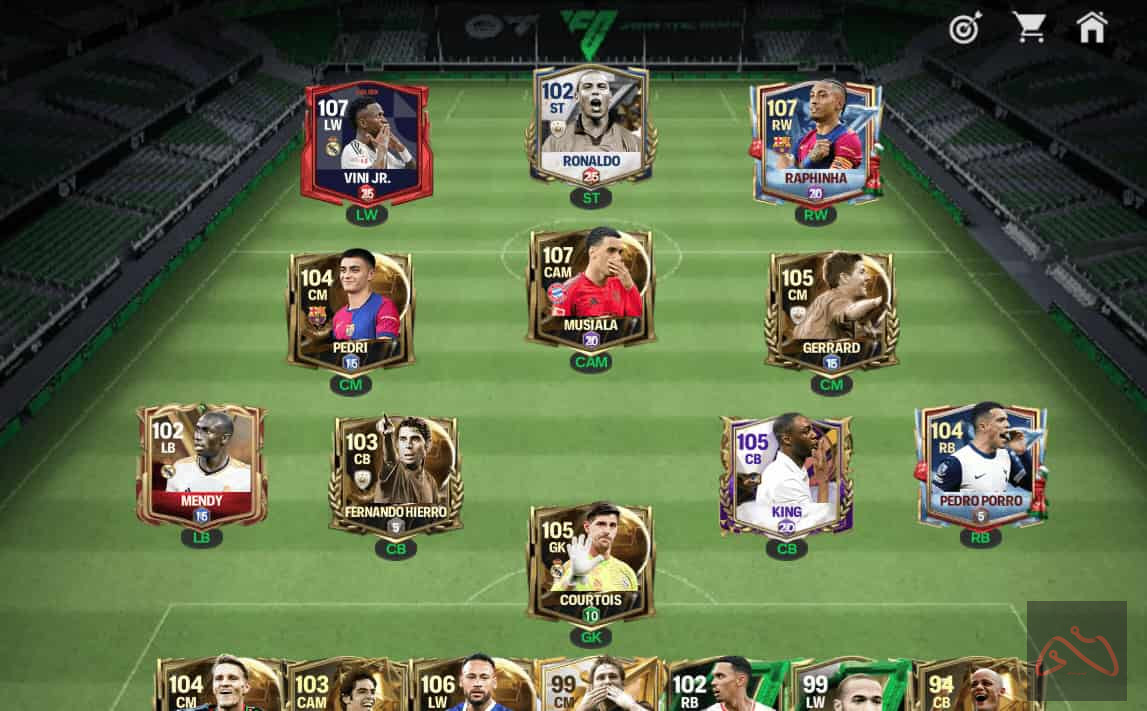Select goalkeeper Courtois' card
Screen dimensions: 1147x711
[591, 563]
